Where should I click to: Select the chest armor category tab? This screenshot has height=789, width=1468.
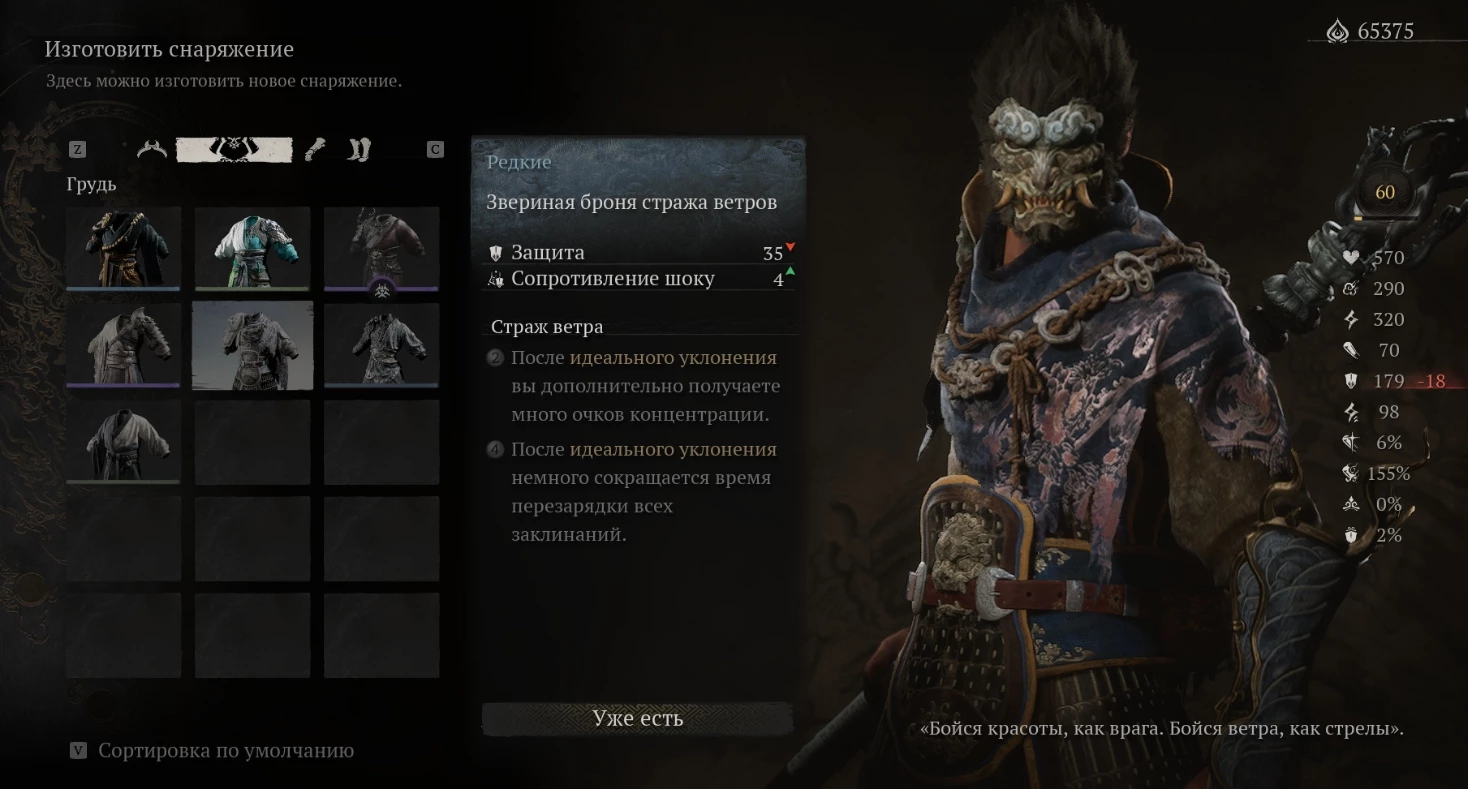tap(235, 150)
